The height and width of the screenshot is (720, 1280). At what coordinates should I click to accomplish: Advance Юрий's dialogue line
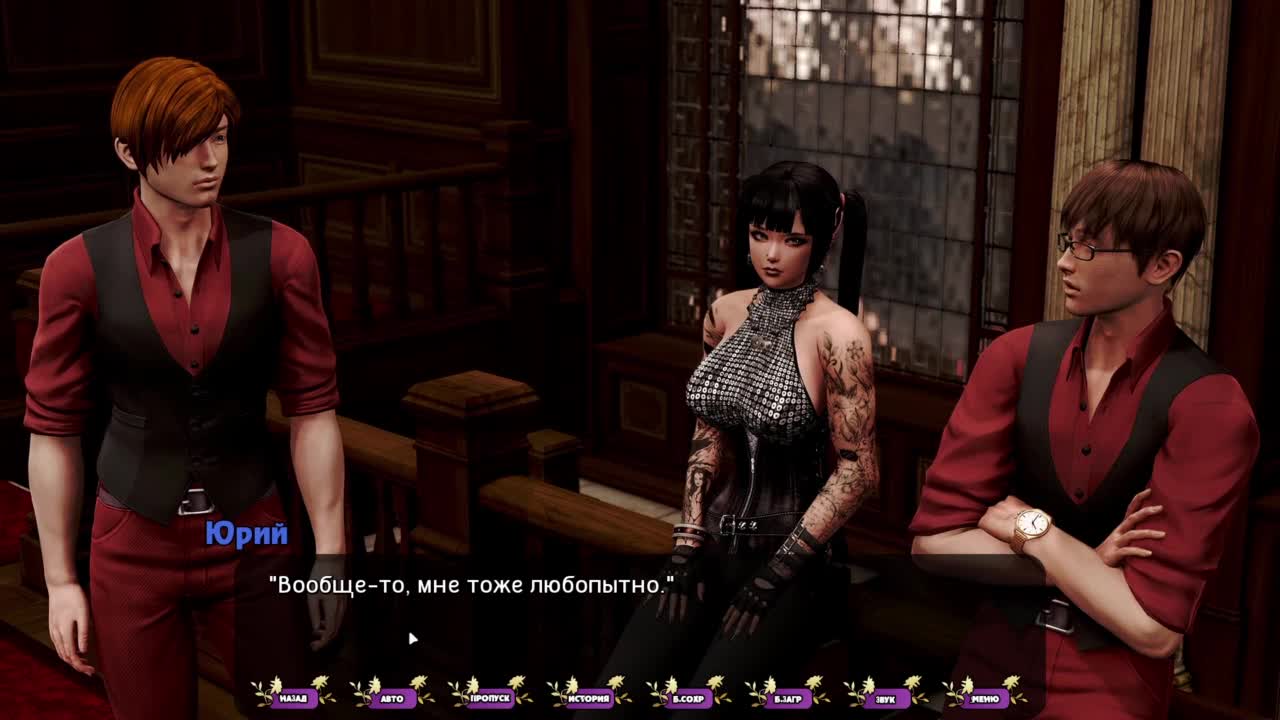coord(640,610)
